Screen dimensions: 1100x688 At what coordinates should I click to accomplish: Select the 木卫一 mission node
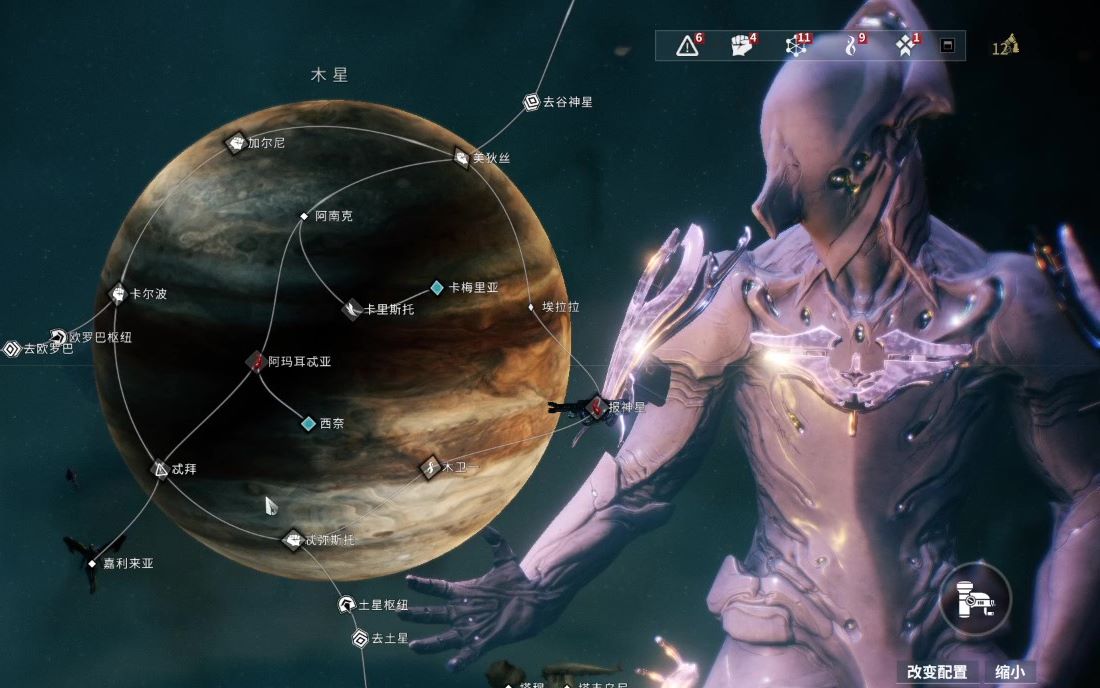click(x=430, y=466)
